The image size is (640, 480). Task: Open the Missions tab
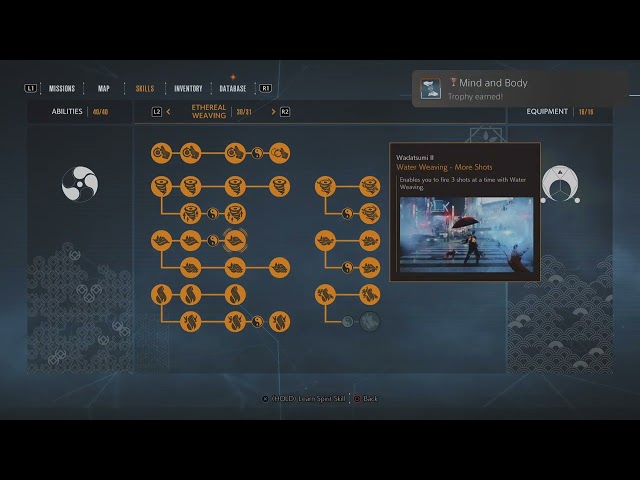tap(61, 88)
